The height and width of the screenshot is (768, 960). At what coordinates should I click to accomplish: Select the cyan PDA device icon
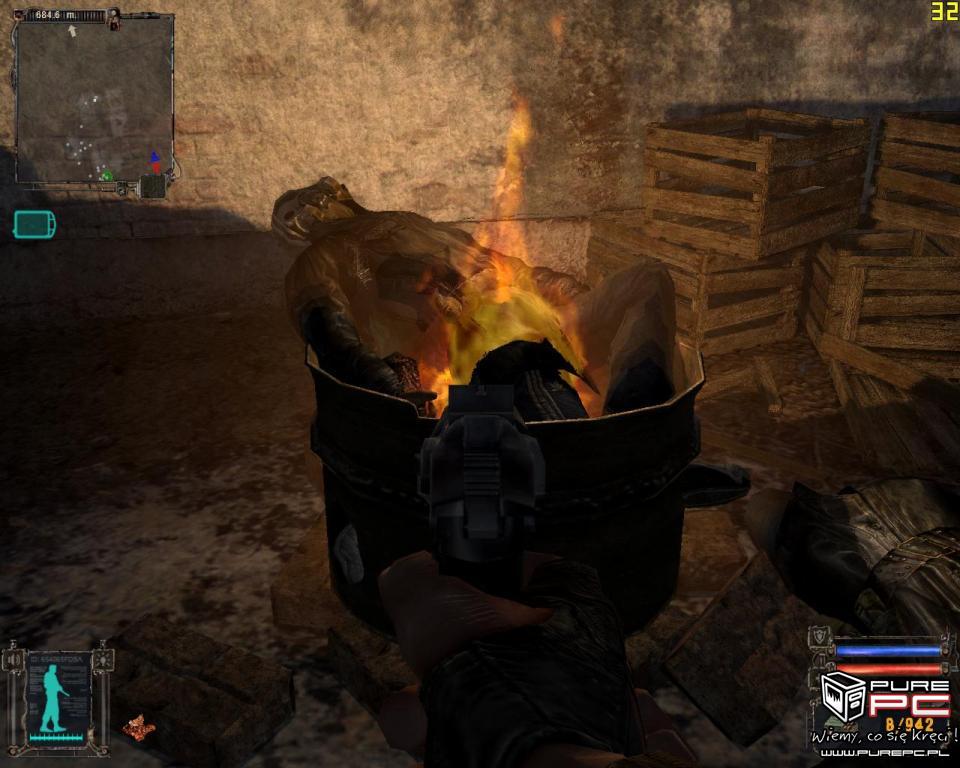coord(34,225)
